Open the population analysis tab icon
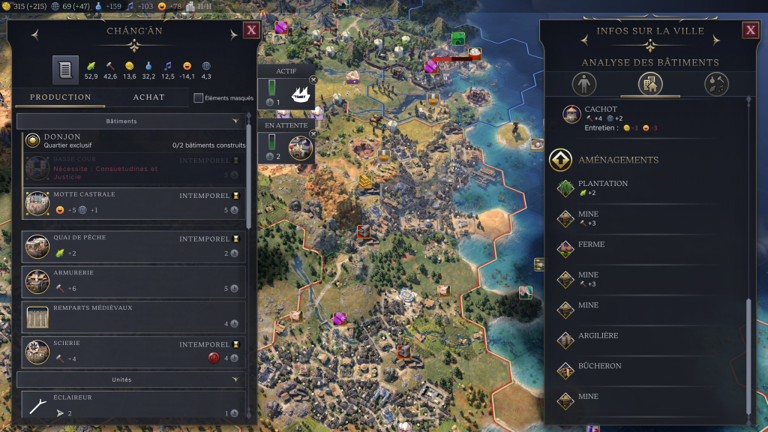Viewport: 768px width, 432px height. 584,84
